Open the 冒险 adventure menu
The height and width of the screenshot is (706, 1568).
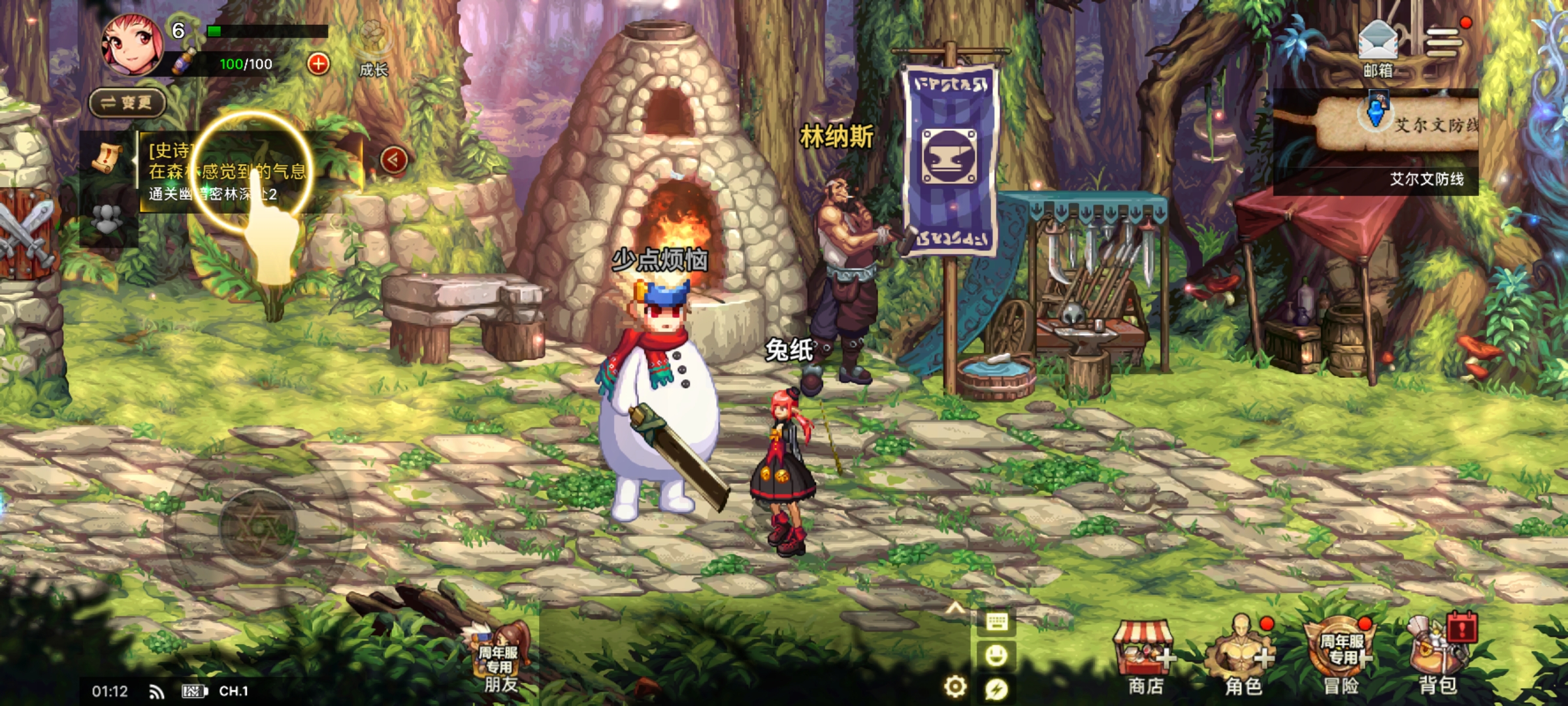coord(1341,657)
